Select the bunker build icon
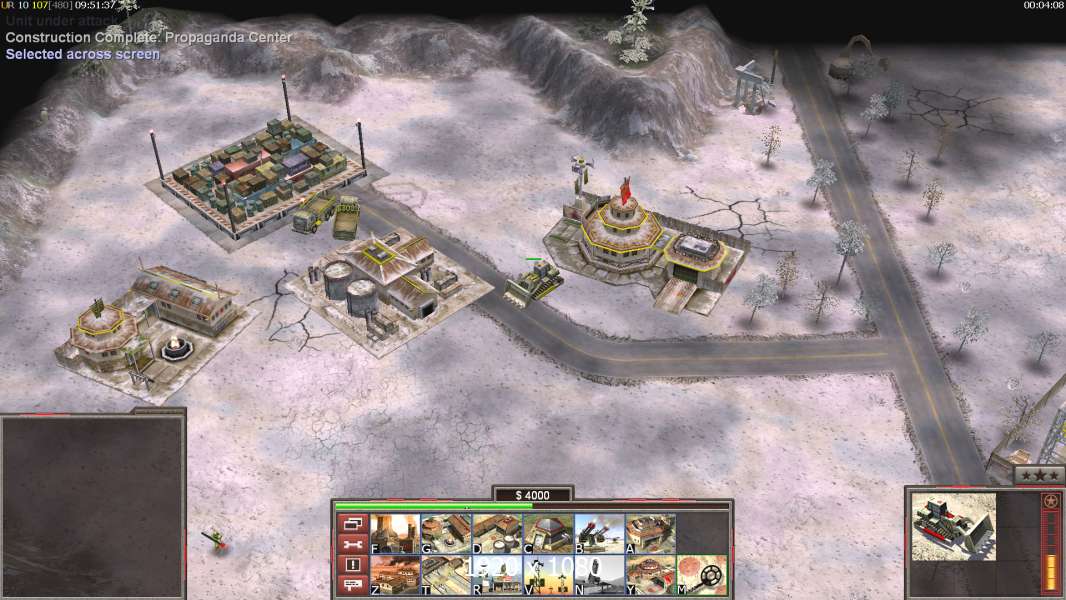 click(x=548, y=534)
